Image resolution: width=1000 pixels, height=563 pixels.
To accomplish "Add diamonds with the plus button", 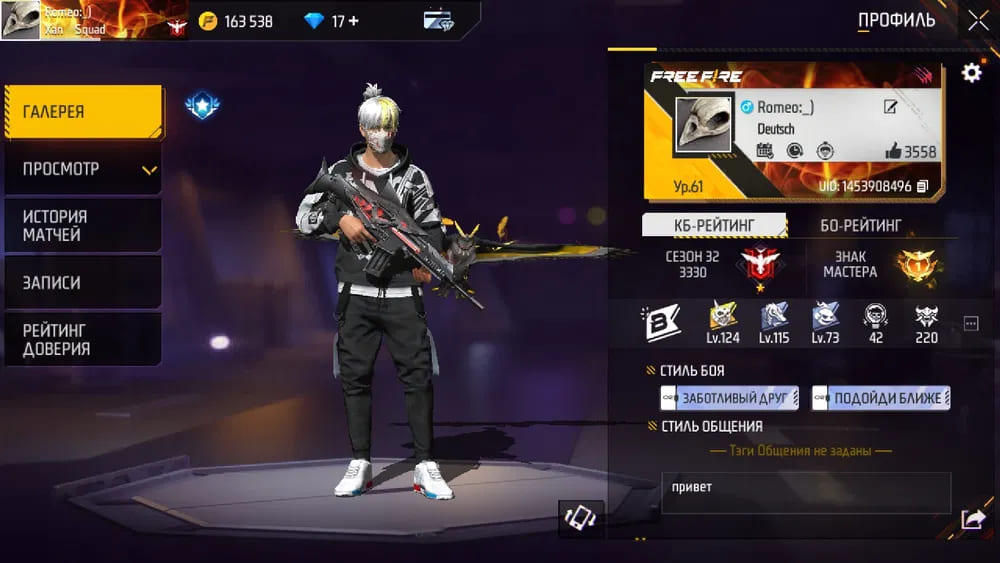I will 352,21.
